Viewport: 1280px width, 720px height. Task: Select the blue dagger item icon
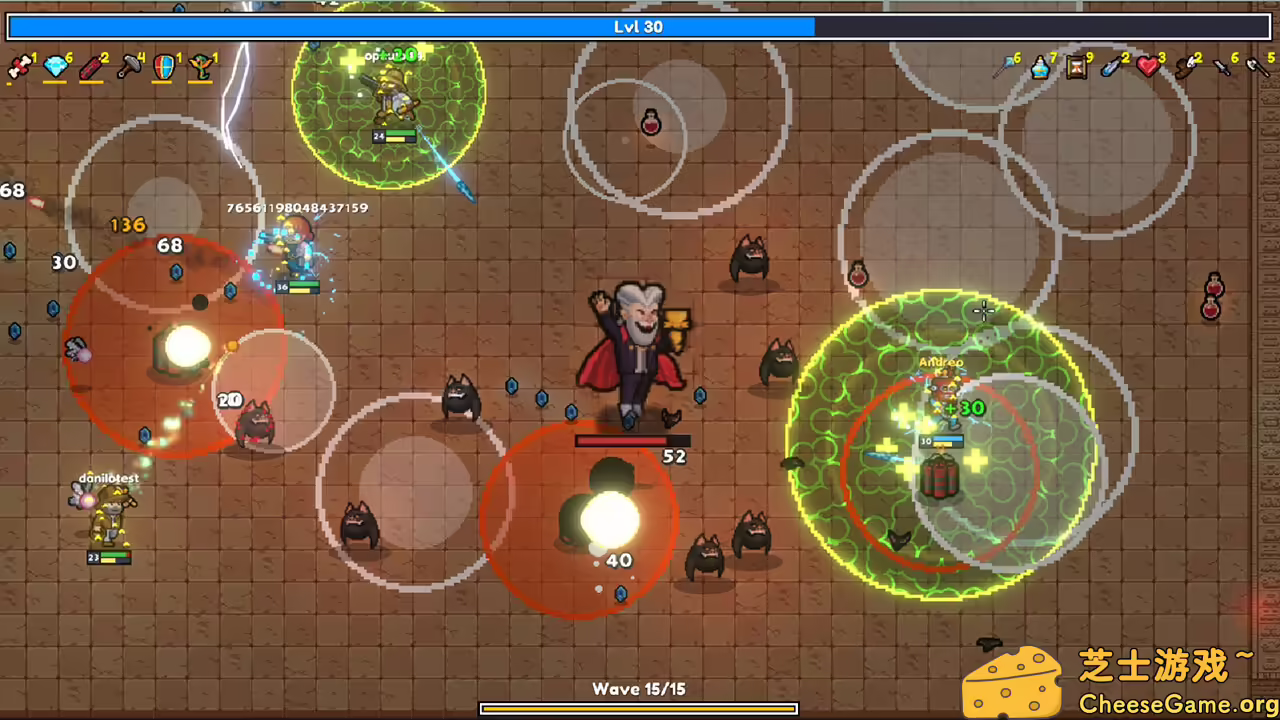point(1110,68)
